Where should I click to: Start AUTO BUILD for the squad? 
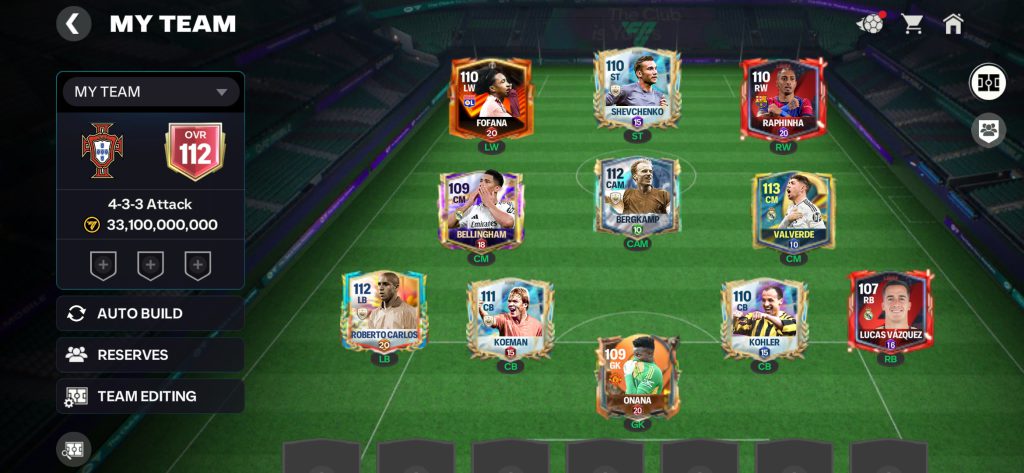[x=151, y=313]
